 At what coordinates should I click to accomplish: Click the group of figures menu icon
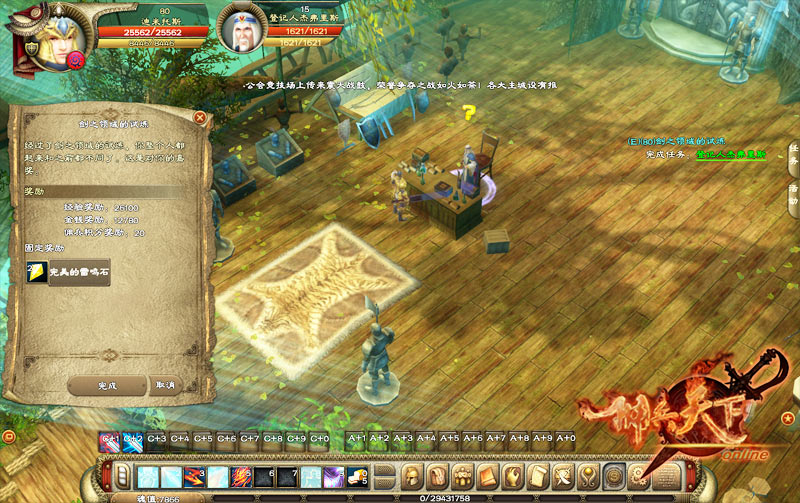click(x=463, y=474)
